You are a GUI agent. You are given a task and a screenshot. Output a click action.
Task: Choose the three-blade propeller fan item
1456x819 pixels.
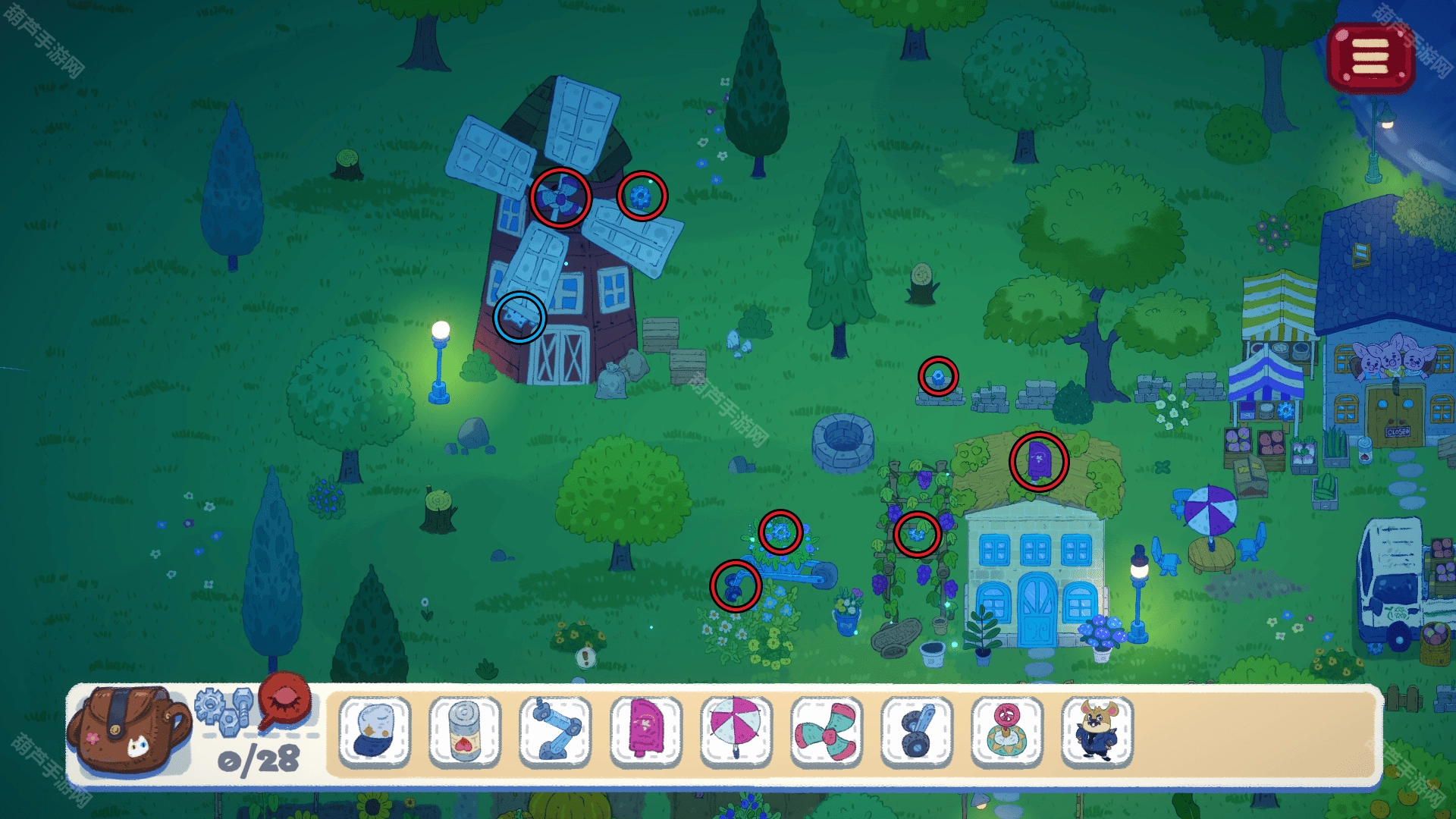tap(826, 731)
